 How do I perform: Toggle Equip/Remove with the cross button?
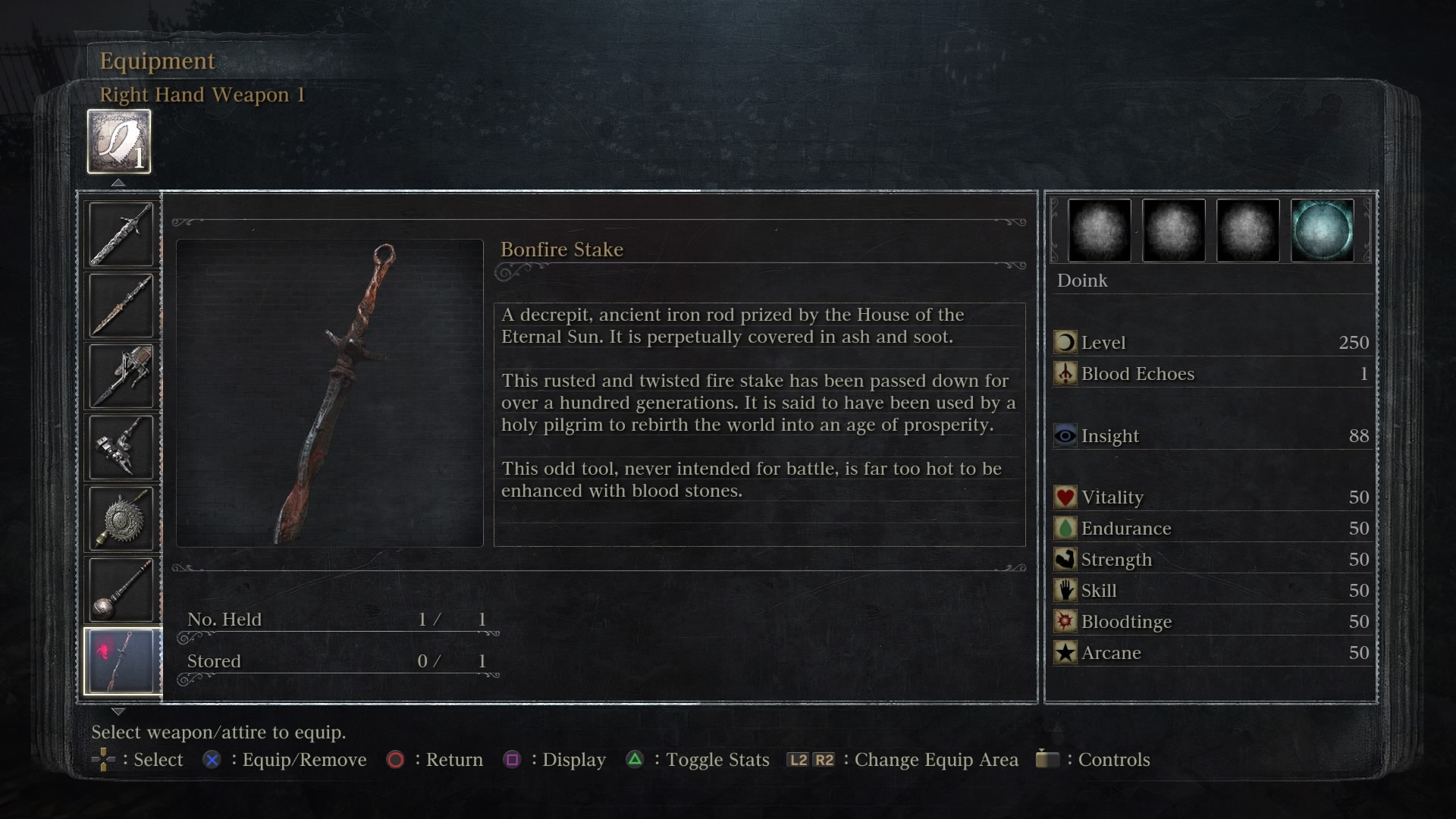pyautogui.click(x=212, y=759)
